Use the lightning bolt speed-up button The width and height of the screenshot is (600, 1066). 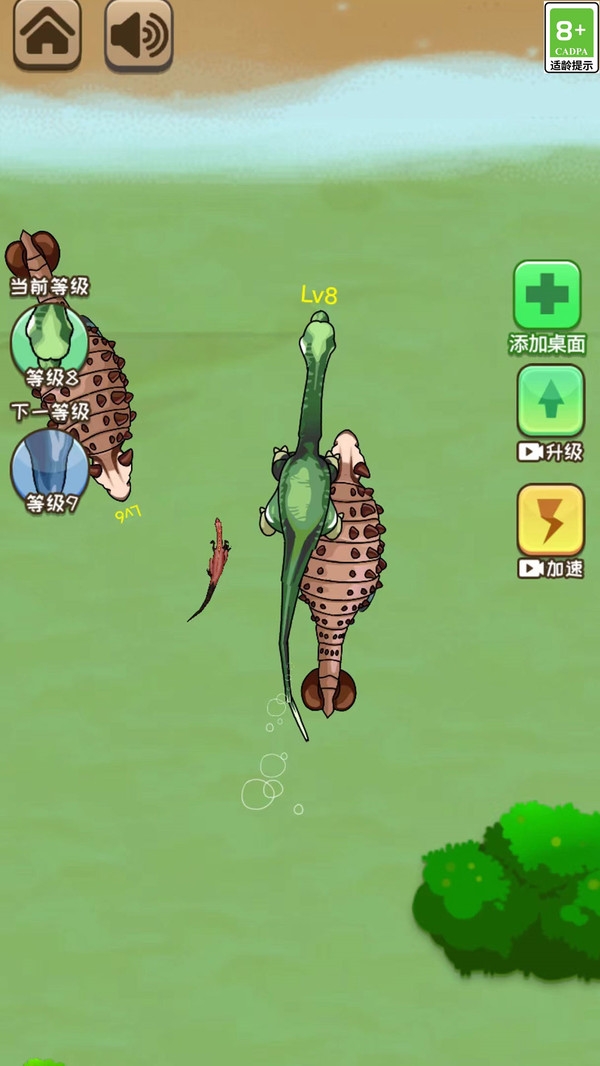[550, 520]
